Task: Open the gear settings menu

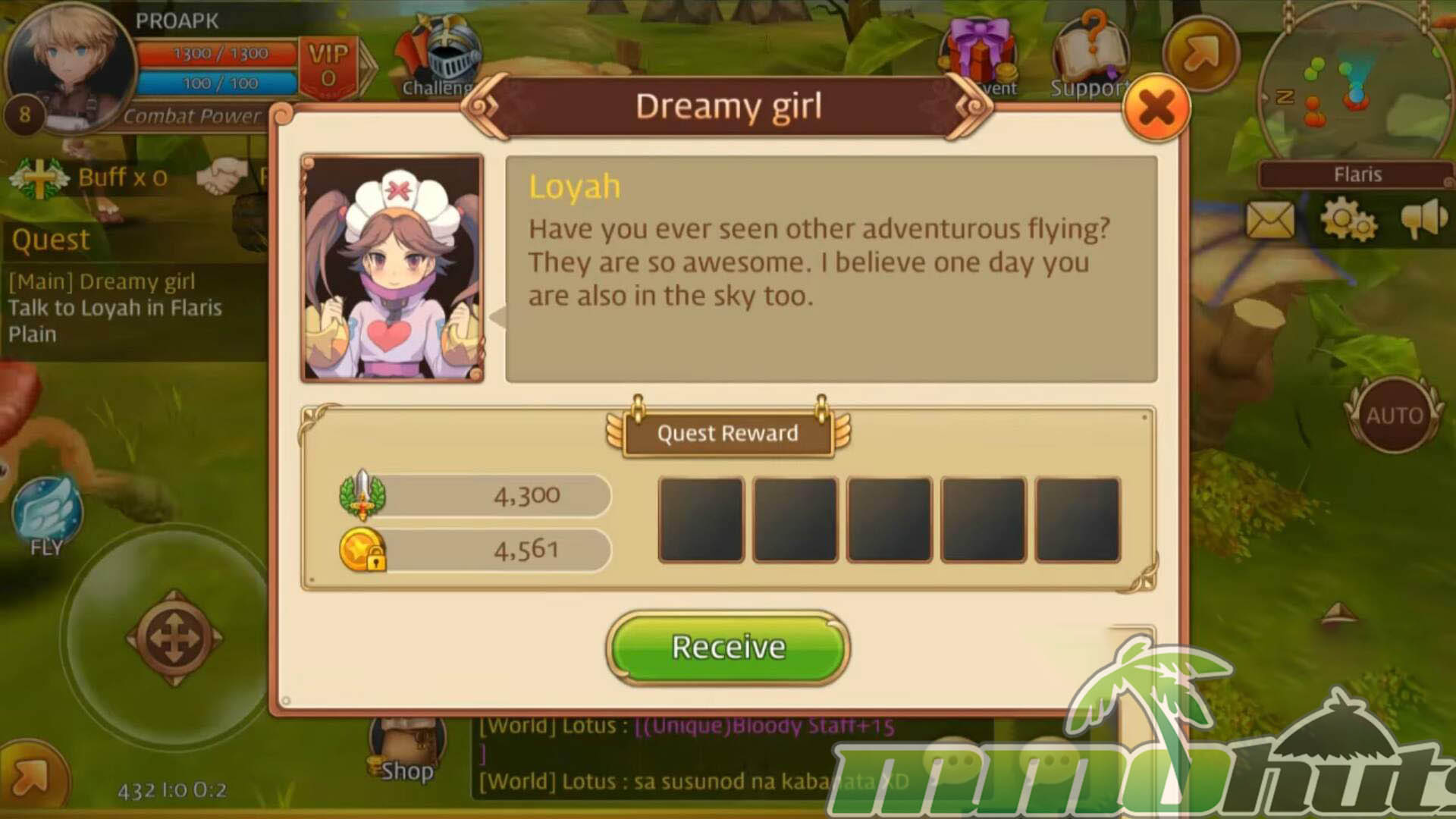Action: tap(1348, 221)
